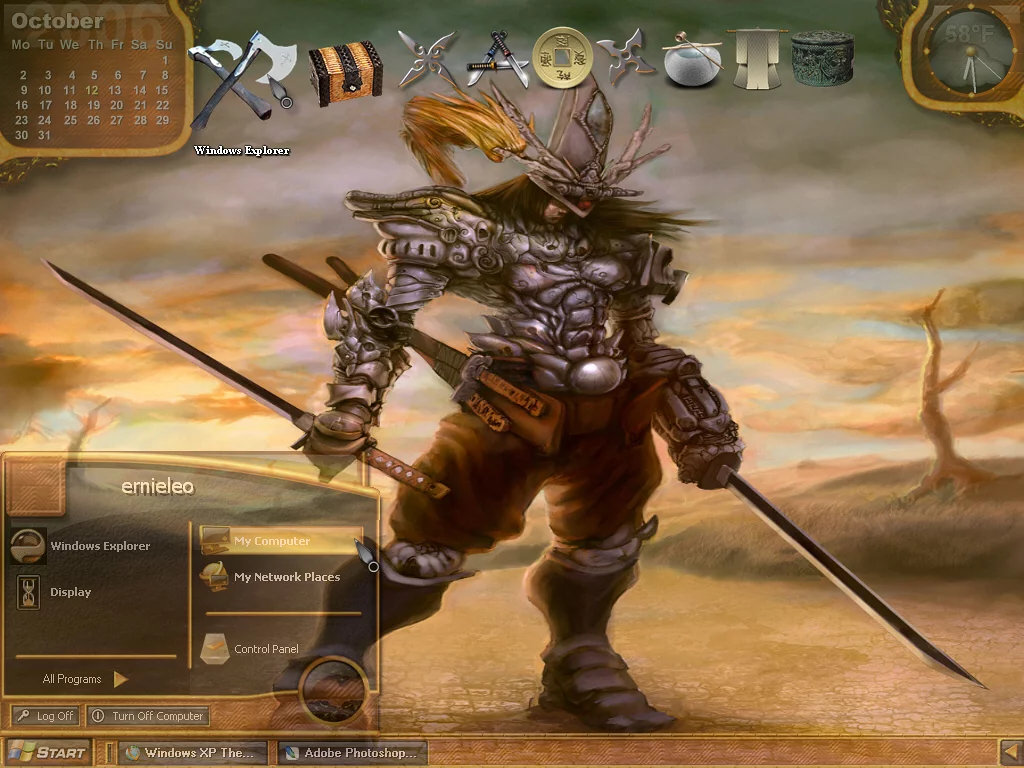
Task: Choose Turn Off Computer
Action: coord(148,716)
